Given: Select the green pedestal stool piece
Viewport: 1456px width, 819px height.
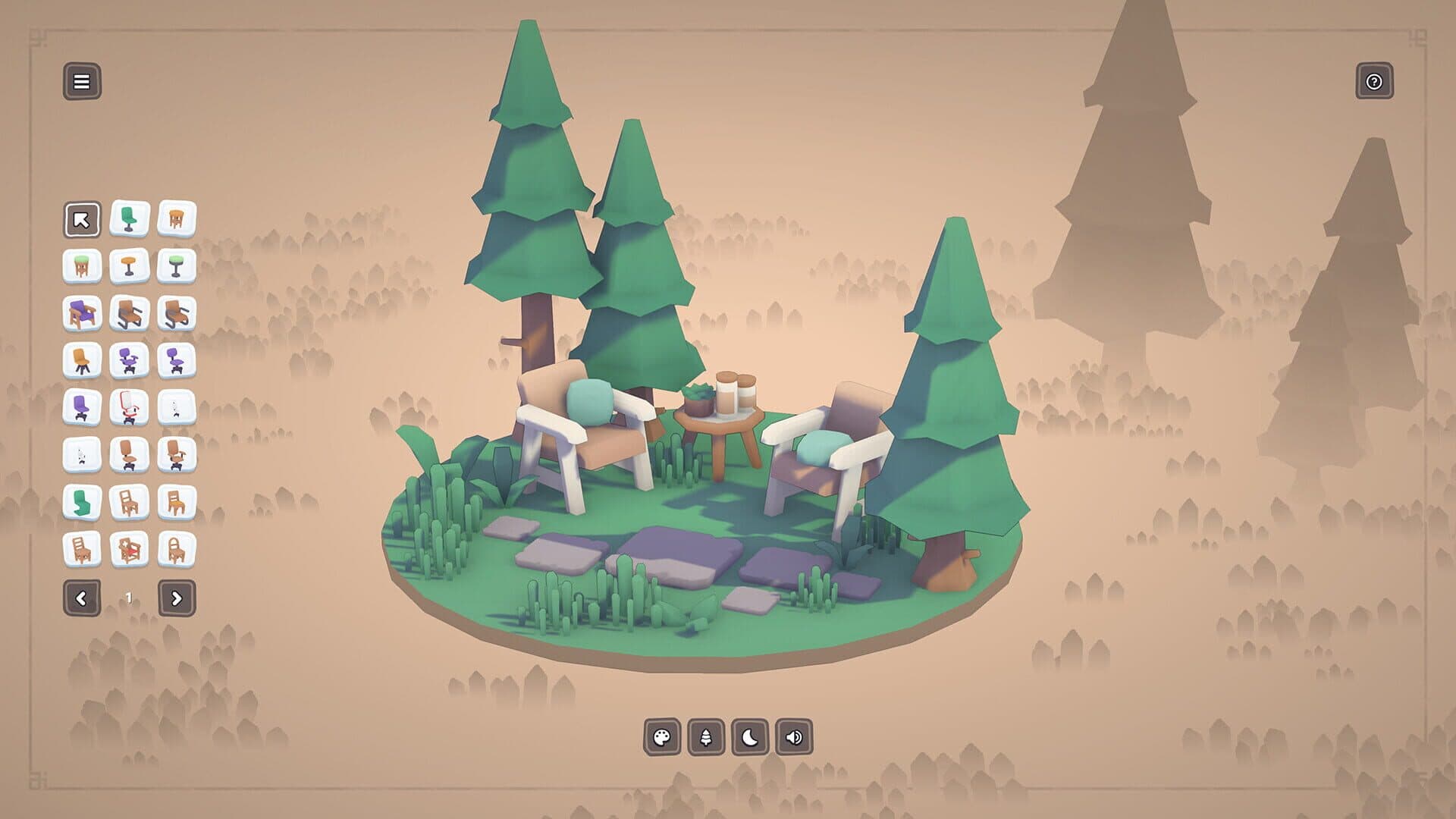Looking at the screenshot, I should click(177, 265).
